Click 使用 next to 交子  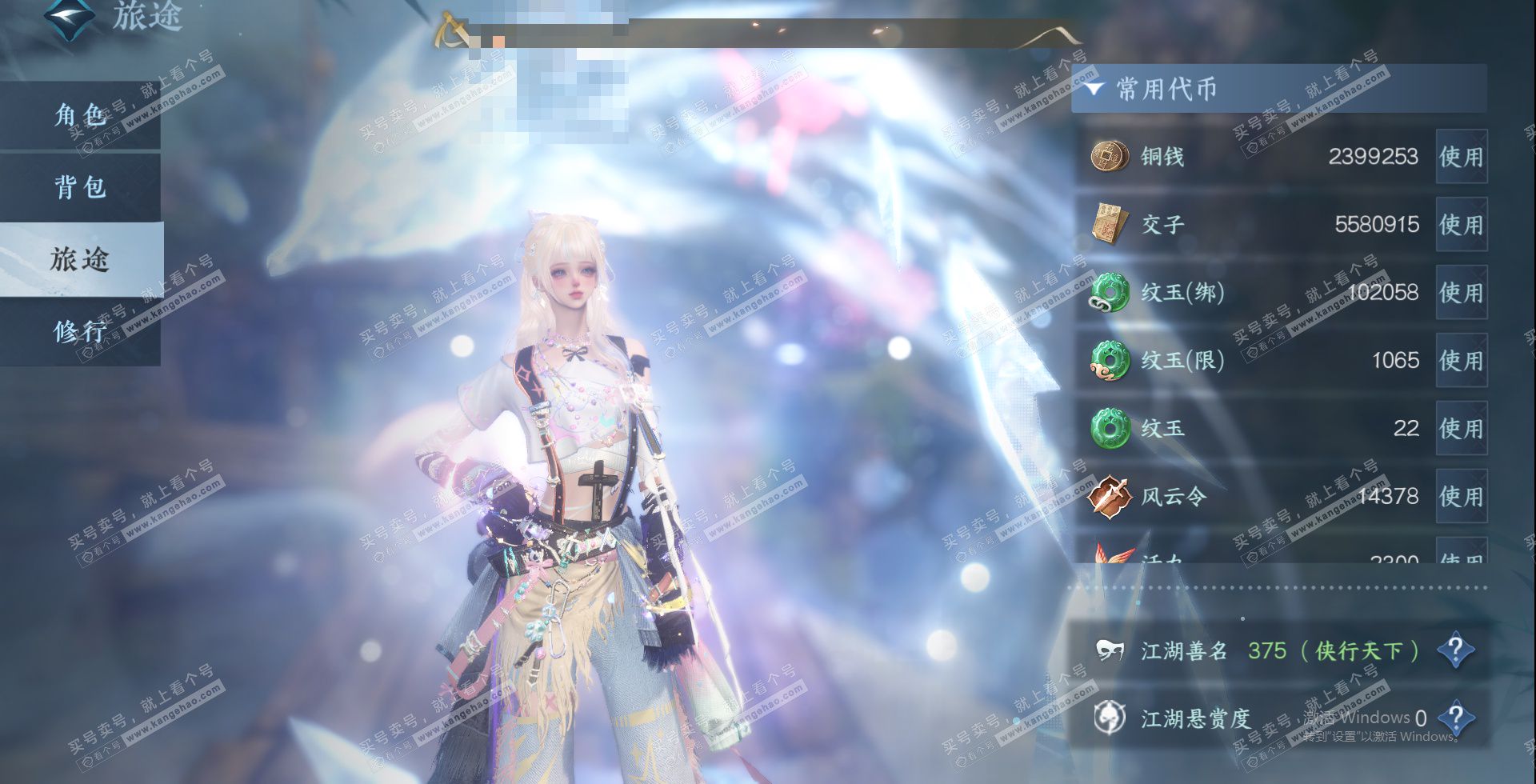click(x=1461, y=225)
